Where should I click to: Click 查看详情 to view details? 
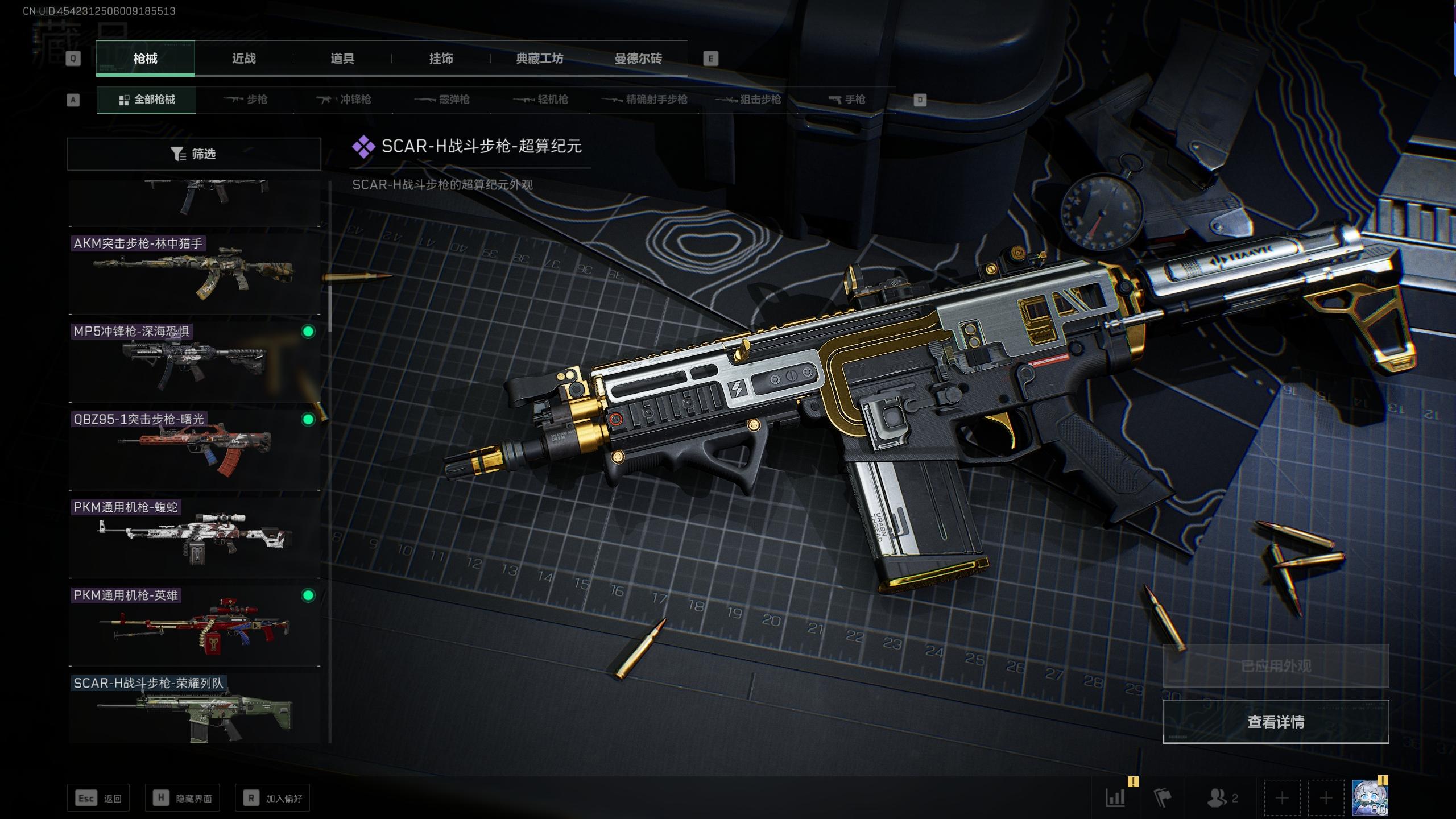(x=1276, y=722)
